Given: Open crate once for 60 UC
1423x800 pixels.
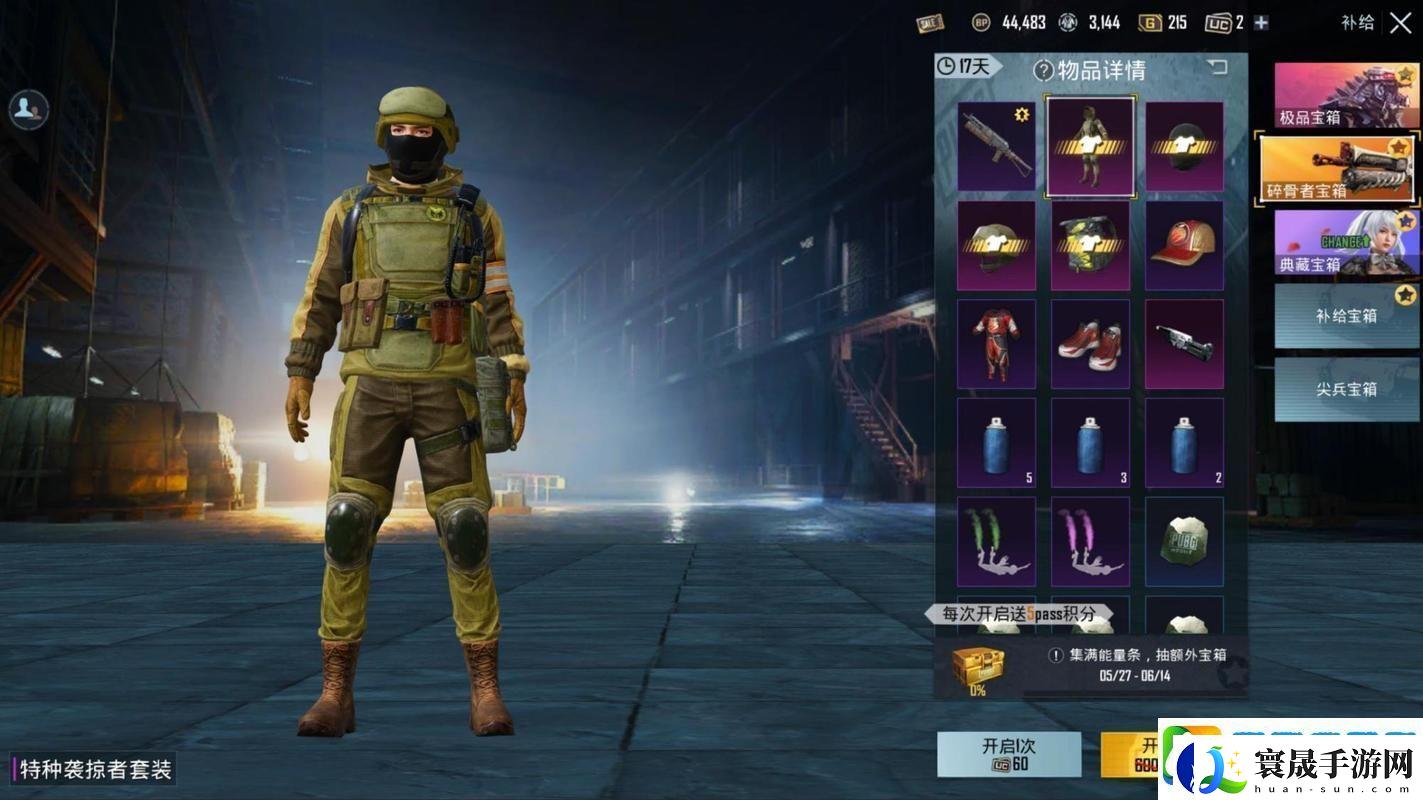Looking at the screenshot, I should pyautogui.click(x=1008, y=755).
